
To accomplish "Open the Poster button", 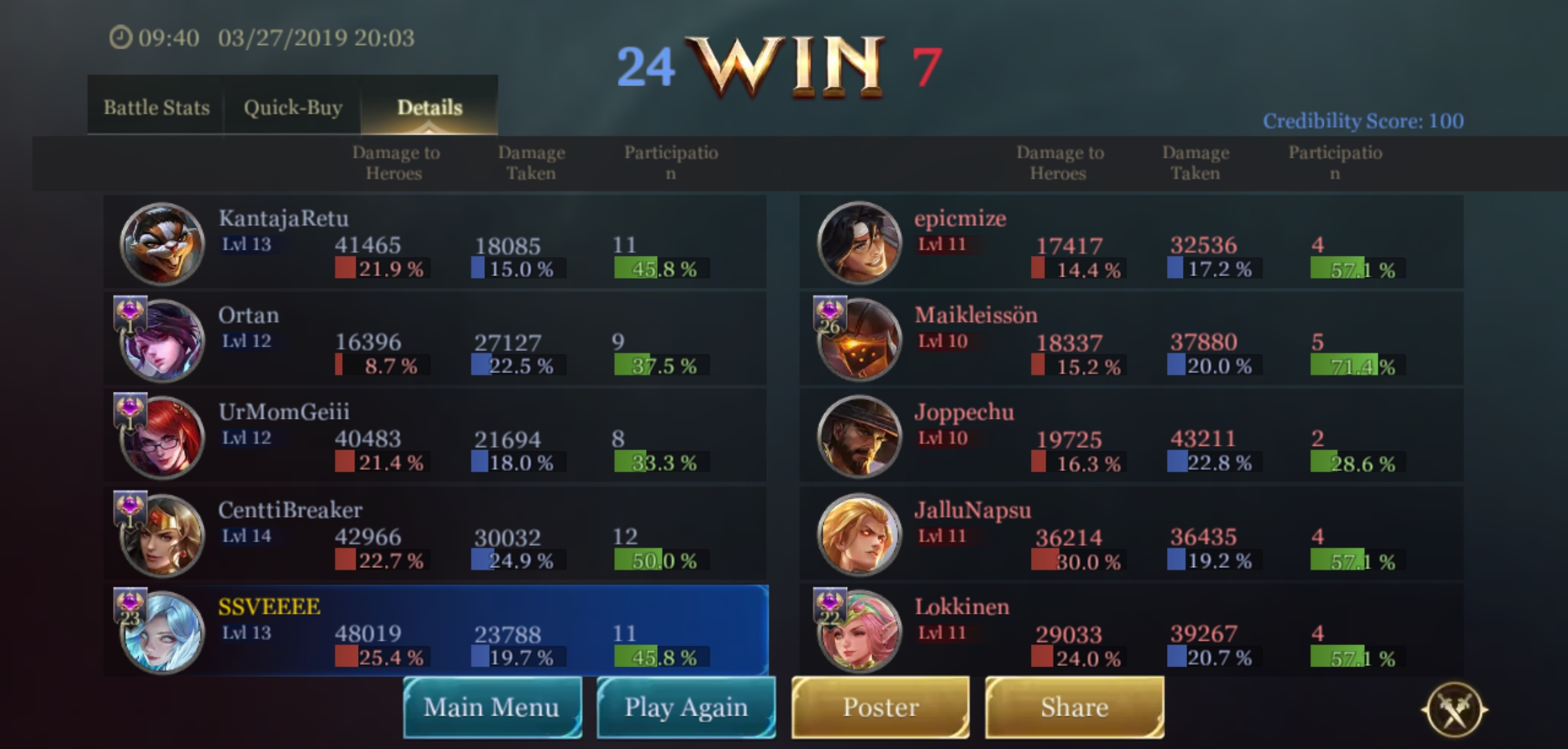I will pyautogui.click(x=880, y=707).
